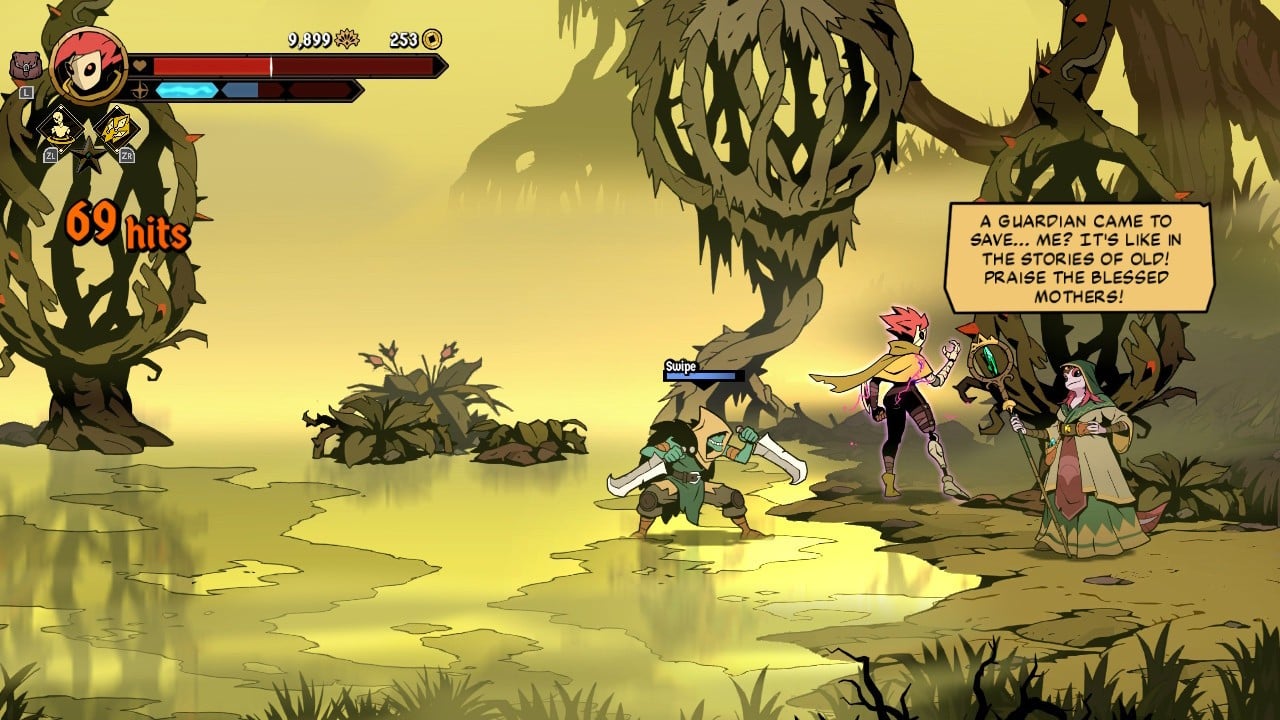Activate the golden crystal shards ability
Screen dimensions: 1280x720
click(116, 128)
